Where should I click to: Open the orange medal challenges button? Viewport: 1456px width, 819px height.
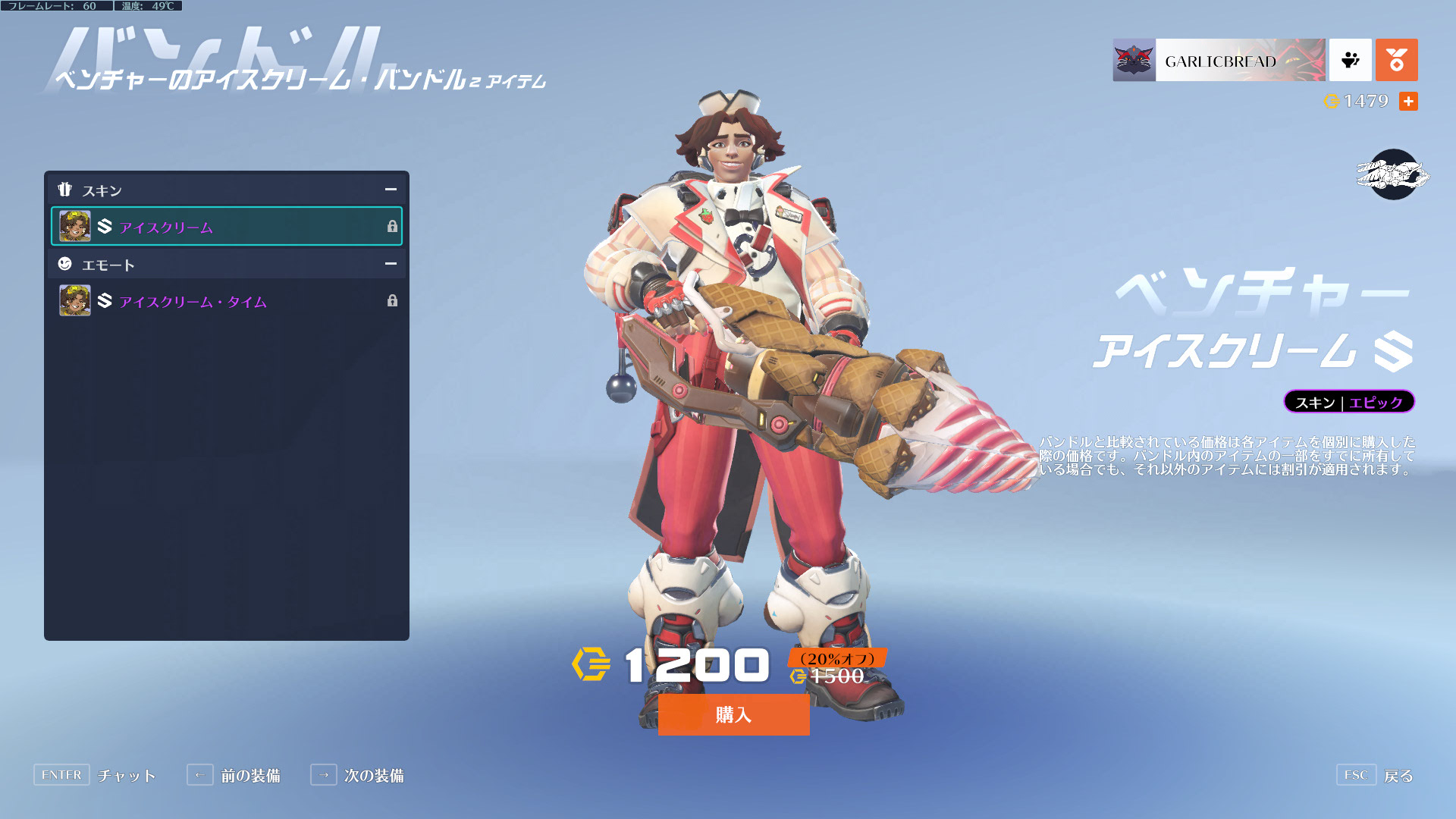pos(1396,61)
